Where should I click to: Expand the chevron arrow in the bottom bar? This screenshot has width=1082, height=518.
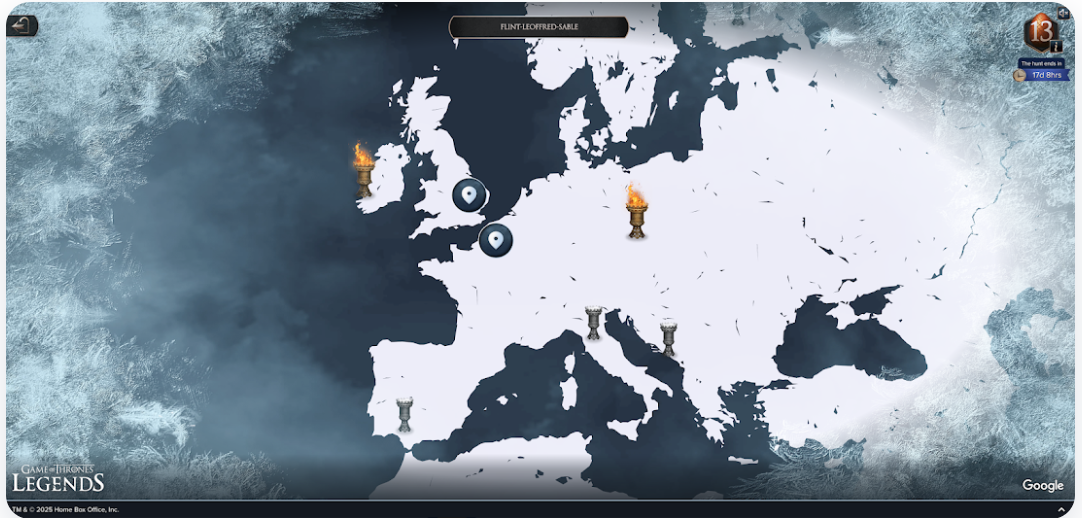[1061, 510]
